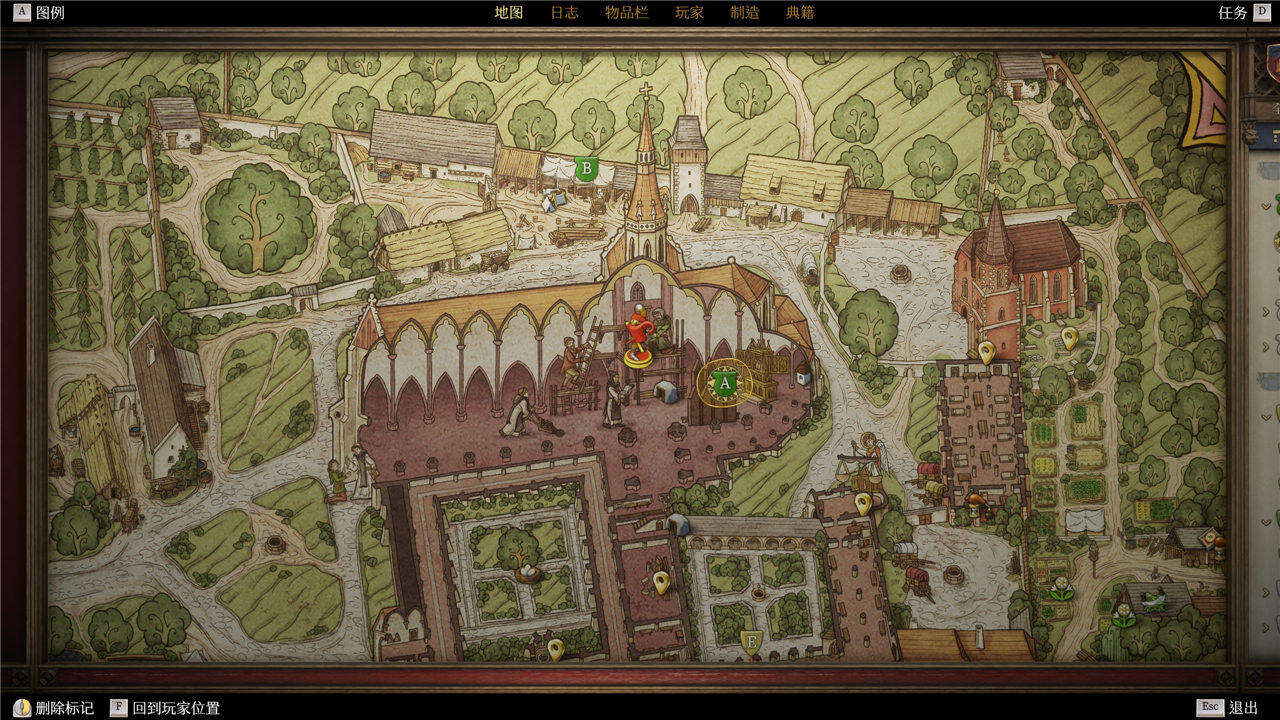
Task: Switch to the 日志 journal tab
Action: (564, 13)
